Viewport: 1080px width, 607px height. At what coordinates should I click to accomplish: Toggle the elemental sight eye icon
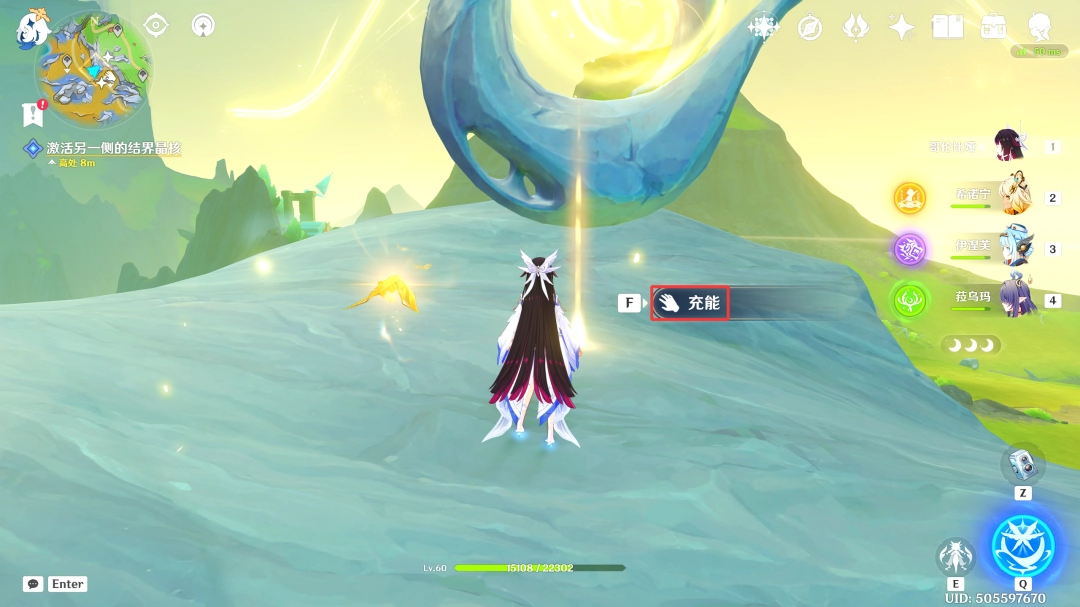156,25
